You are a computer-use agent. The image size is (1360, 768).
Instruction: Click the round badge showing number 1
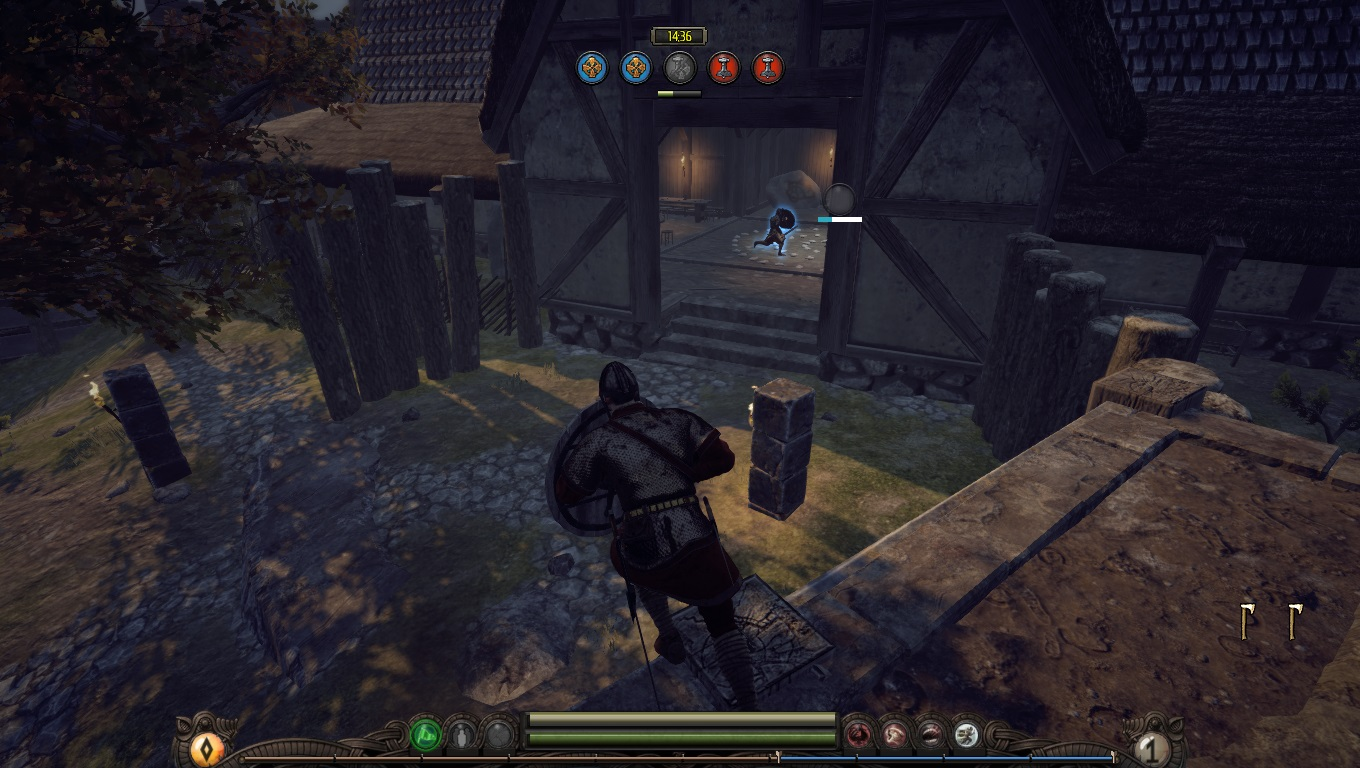[x=1152, y=749]
